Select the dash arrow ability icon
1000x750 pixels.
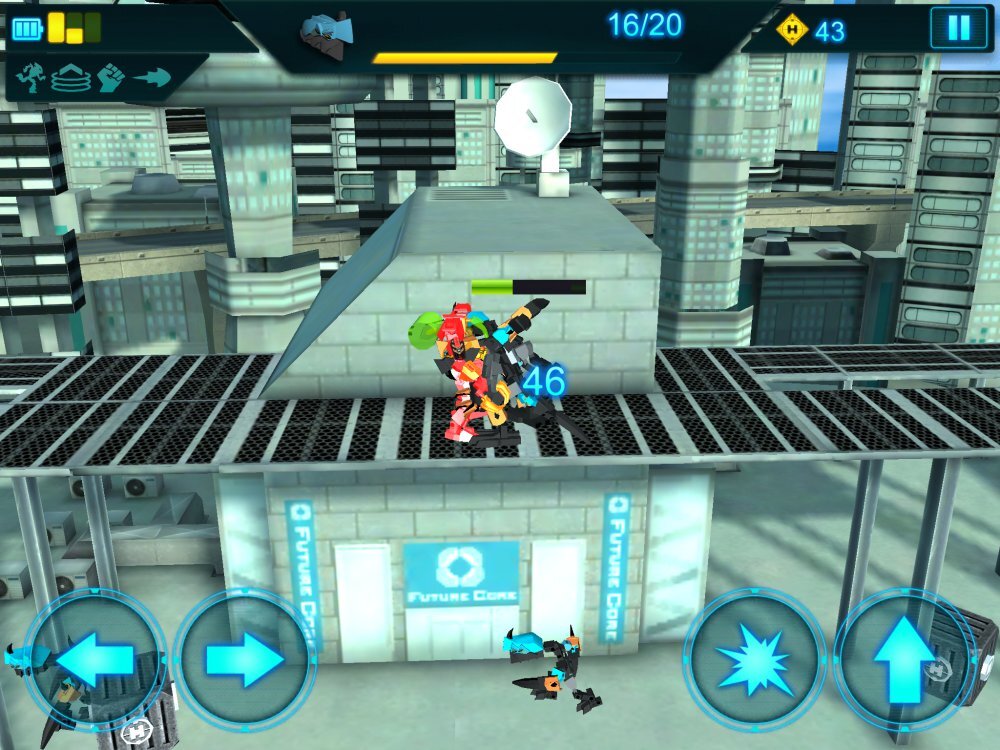(151, 76)
